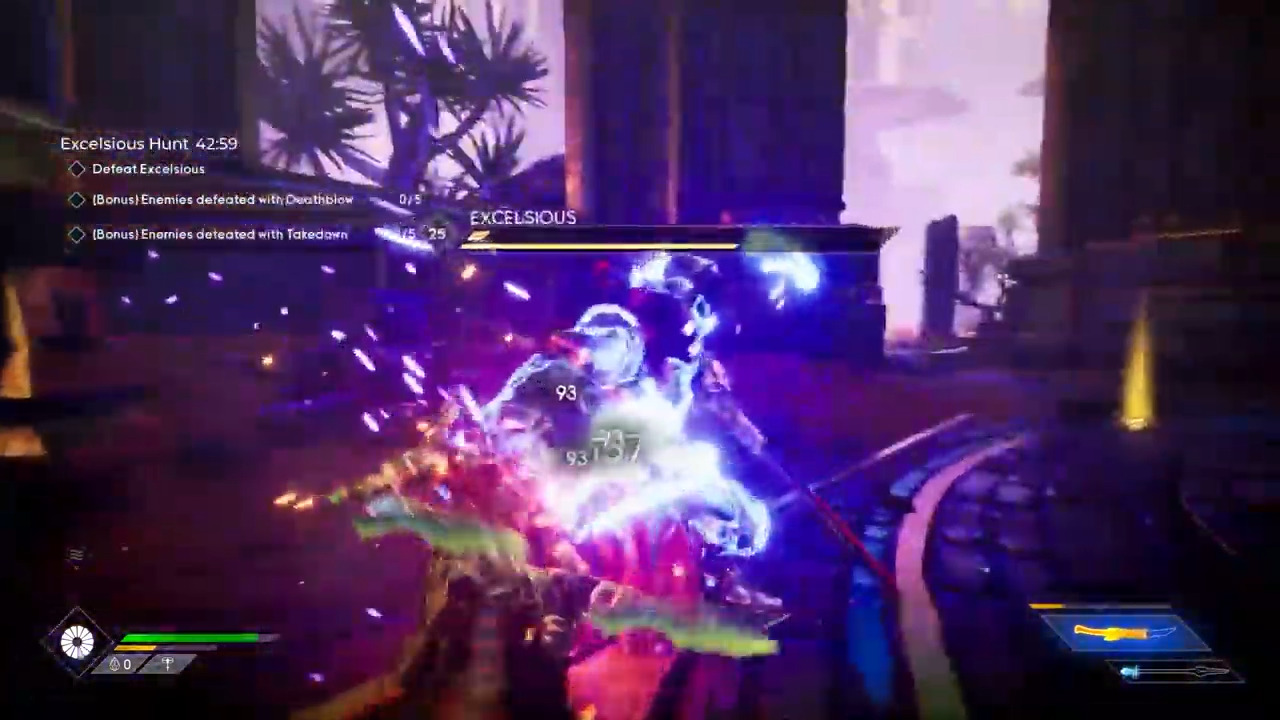Click the enemies defeated counter reading 25
This screenshot has height=720, width=1280.
(x=436, y=233)
